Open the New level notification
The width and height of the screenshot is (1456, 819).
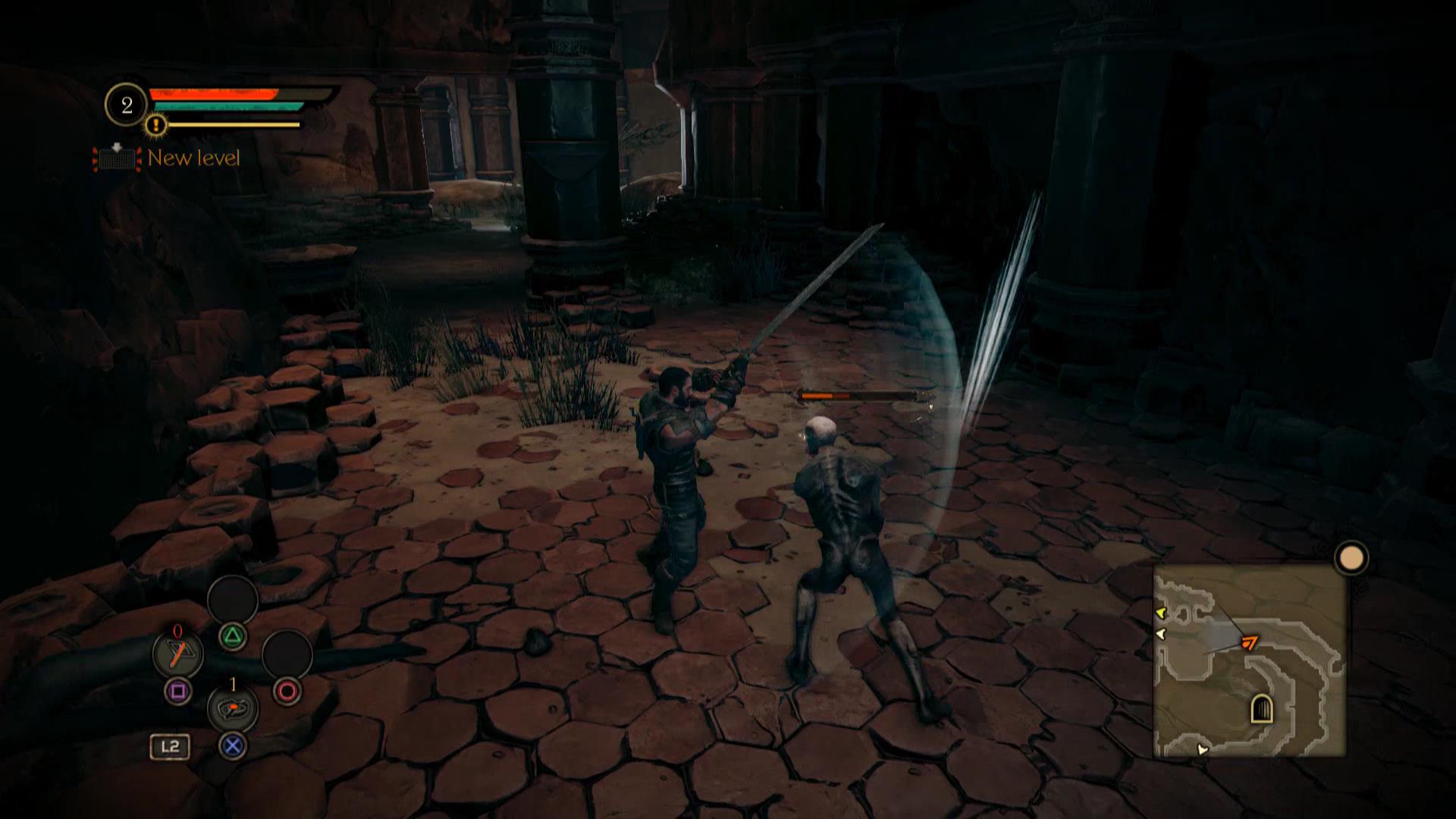(167, 158)
